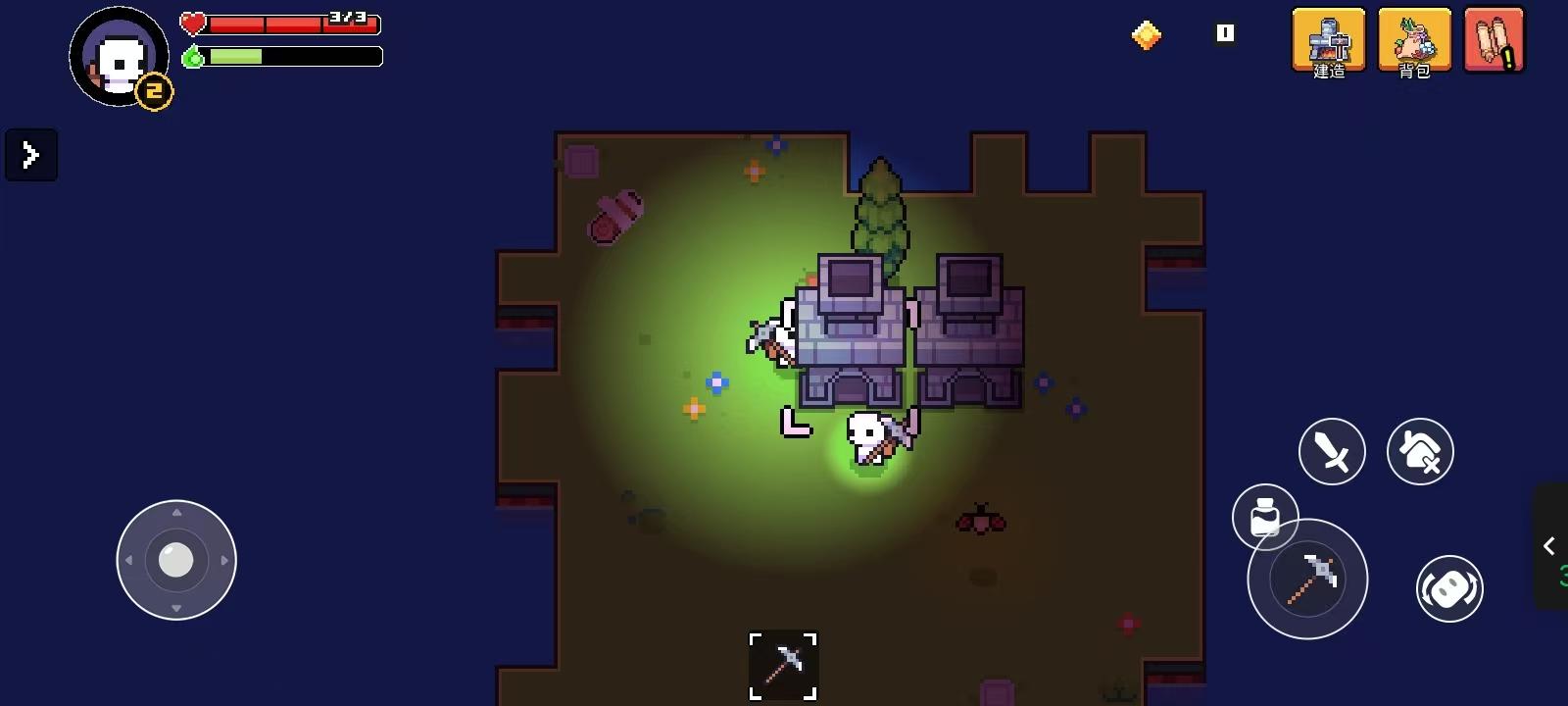Image resolution: width=1568 pixels, height=706 pixels.
Task: Select the pickaxe in the hotbar slot
Action: click(781, 665)
